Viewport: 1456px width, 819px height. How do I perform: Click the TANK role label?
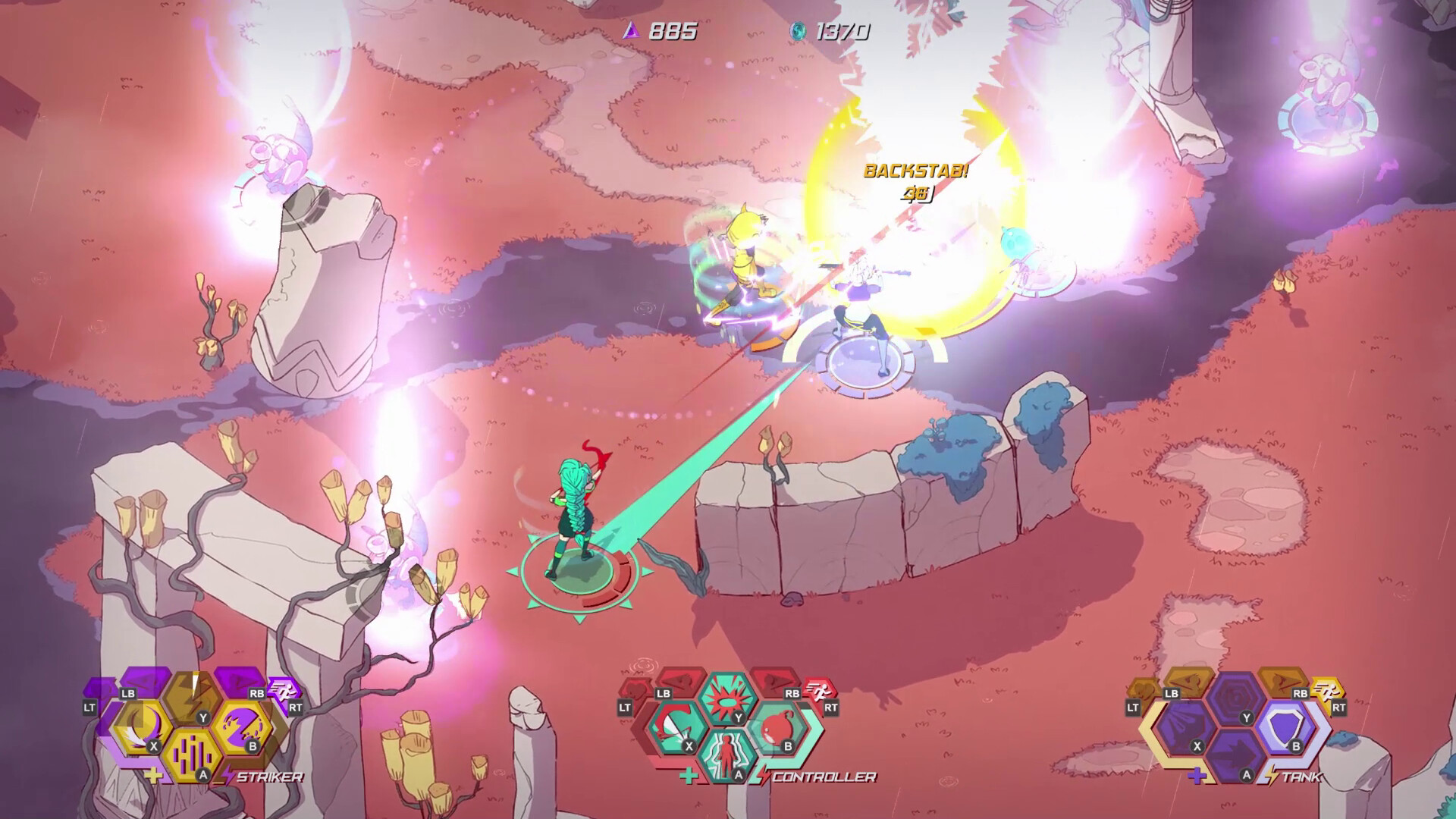(1301, 777)
